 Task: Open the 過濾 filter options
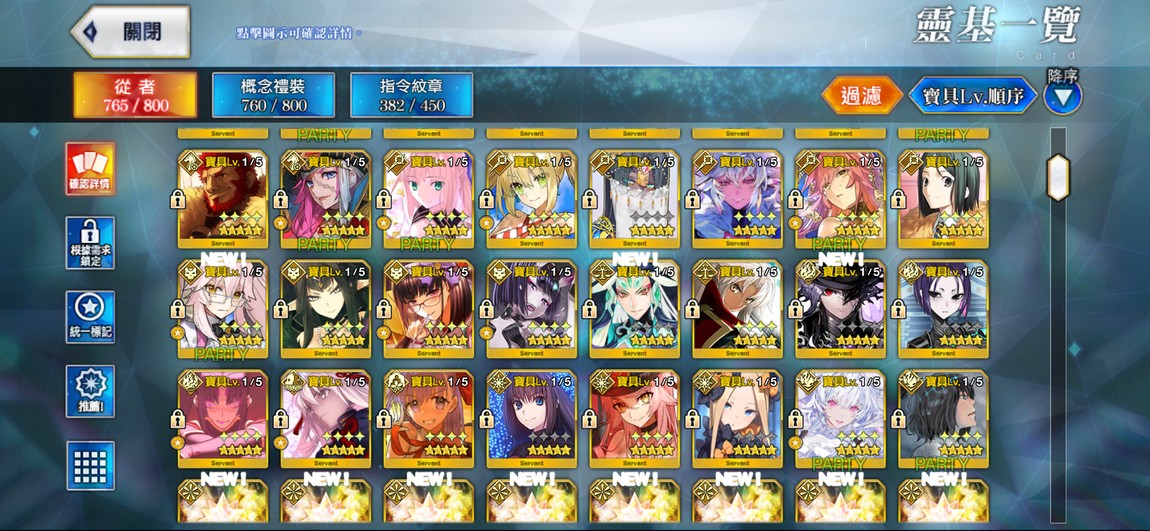(861, 96)
